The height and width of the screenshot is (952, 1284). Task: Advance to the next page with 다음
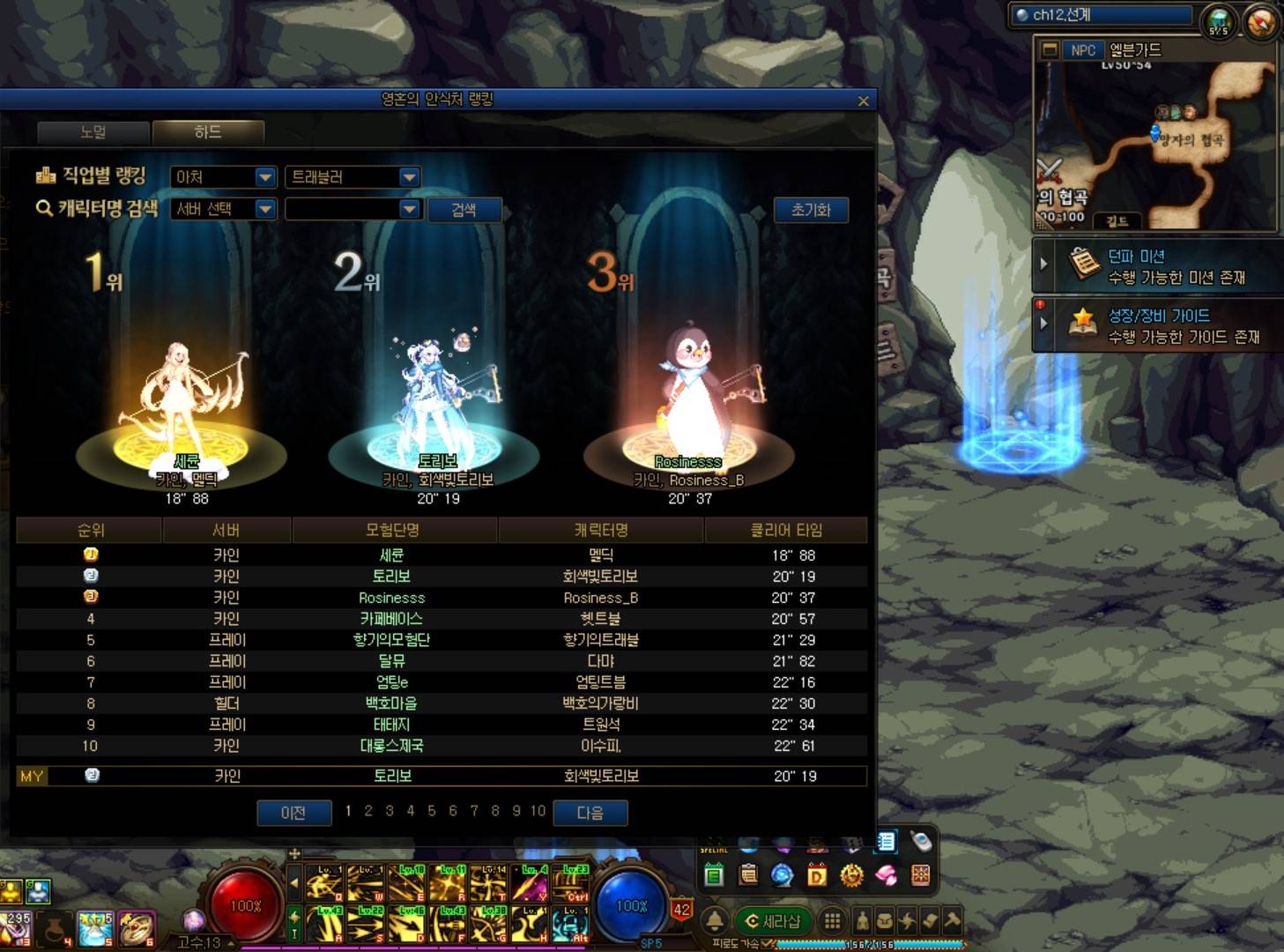(590, 812)
